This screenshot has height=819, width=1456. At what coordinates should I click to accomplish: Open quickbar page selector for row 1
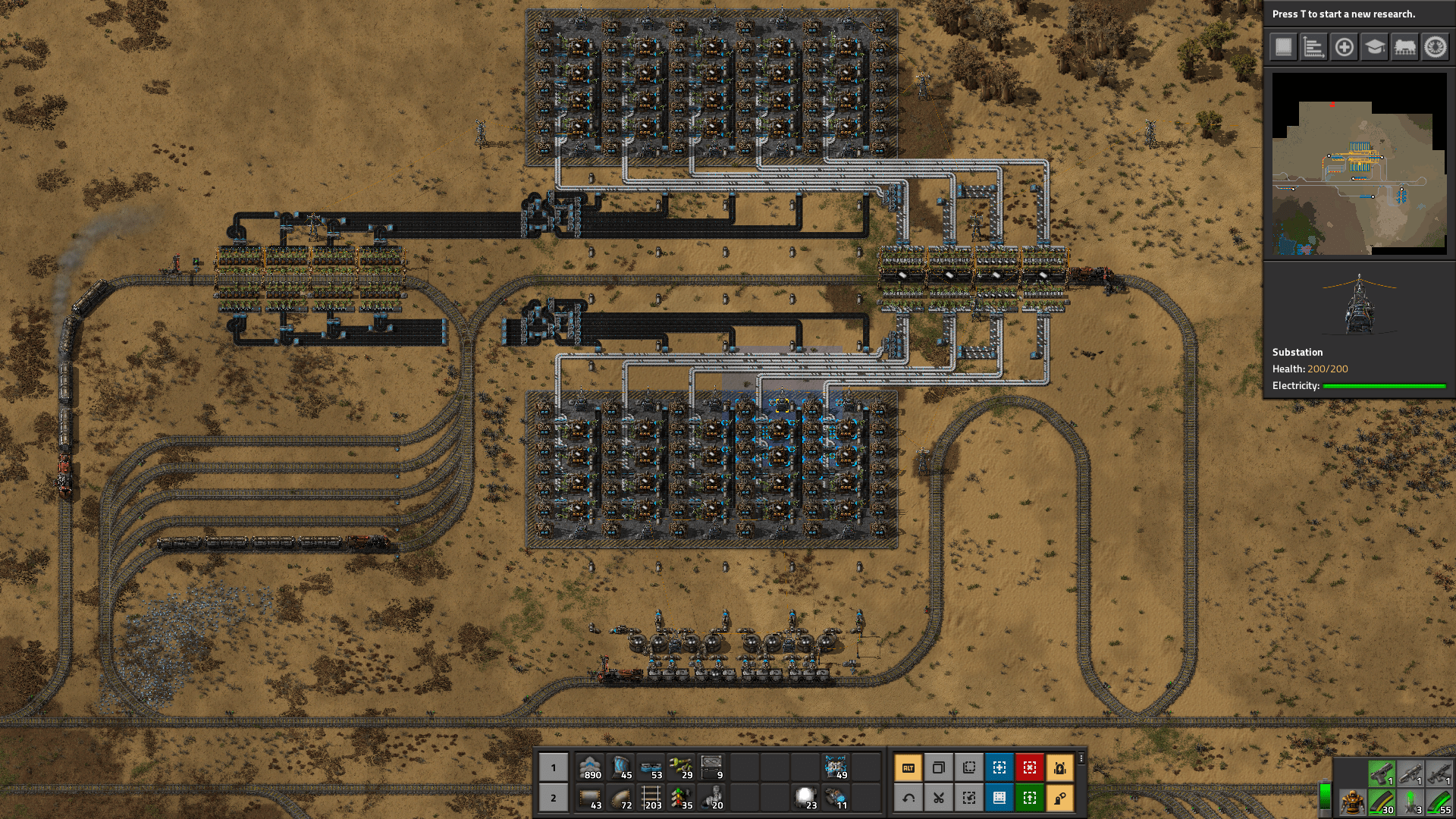click(554, 767)
